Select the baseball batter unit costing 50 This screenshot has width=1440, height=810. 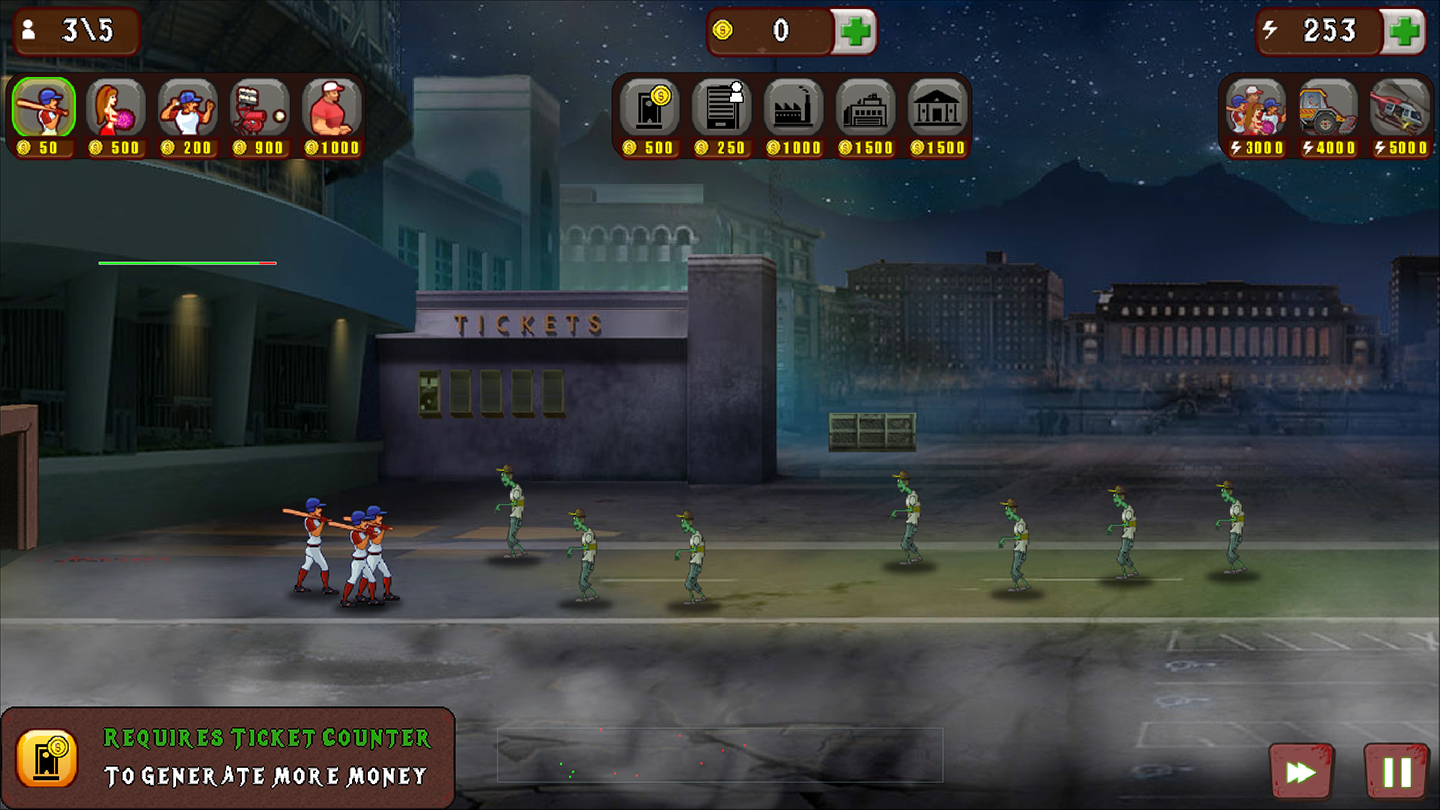coord(43,108)
